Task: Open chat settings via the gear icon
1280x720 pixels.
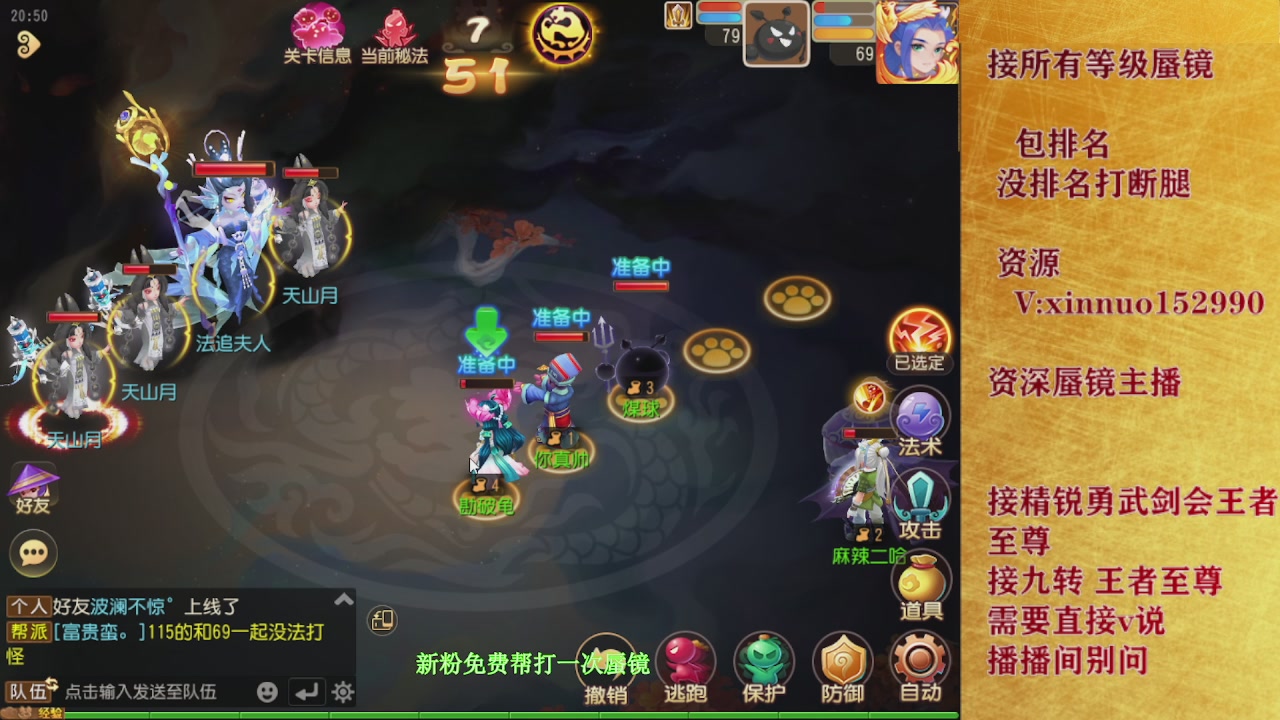Action: pos(342,691)
